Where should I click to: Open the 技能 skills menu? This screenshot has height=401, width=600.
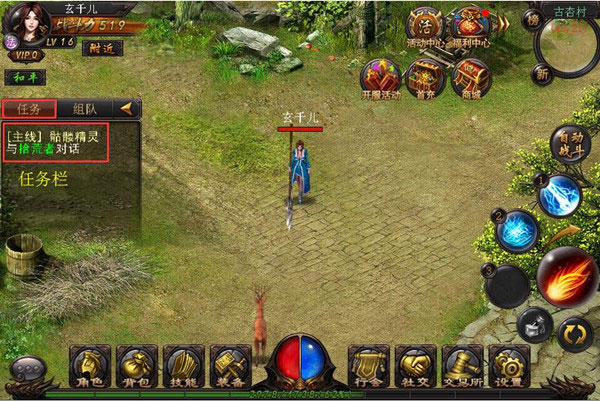point(183,367)
